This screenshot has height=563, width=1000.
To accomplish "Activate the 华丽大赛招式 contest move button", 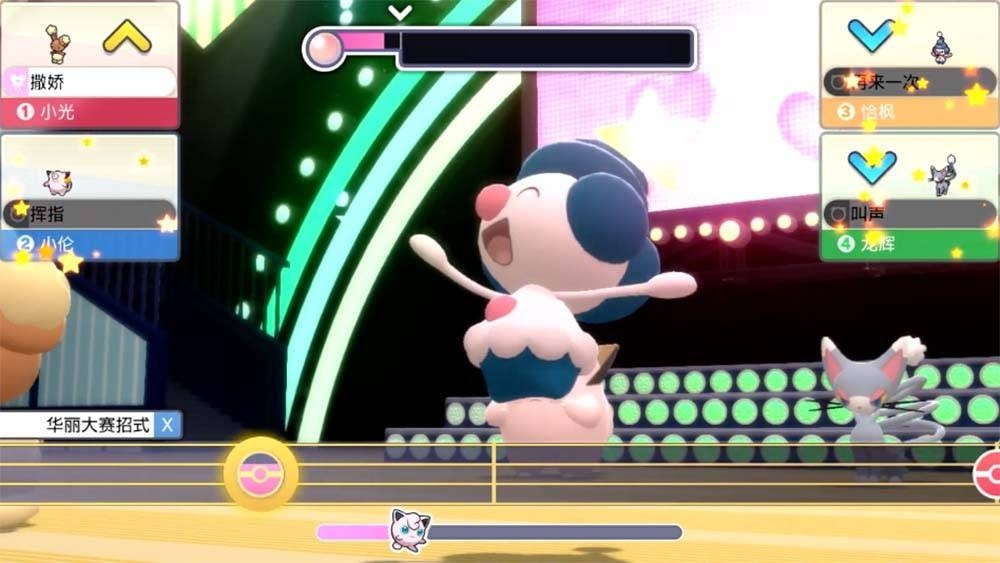I will 92,425.
